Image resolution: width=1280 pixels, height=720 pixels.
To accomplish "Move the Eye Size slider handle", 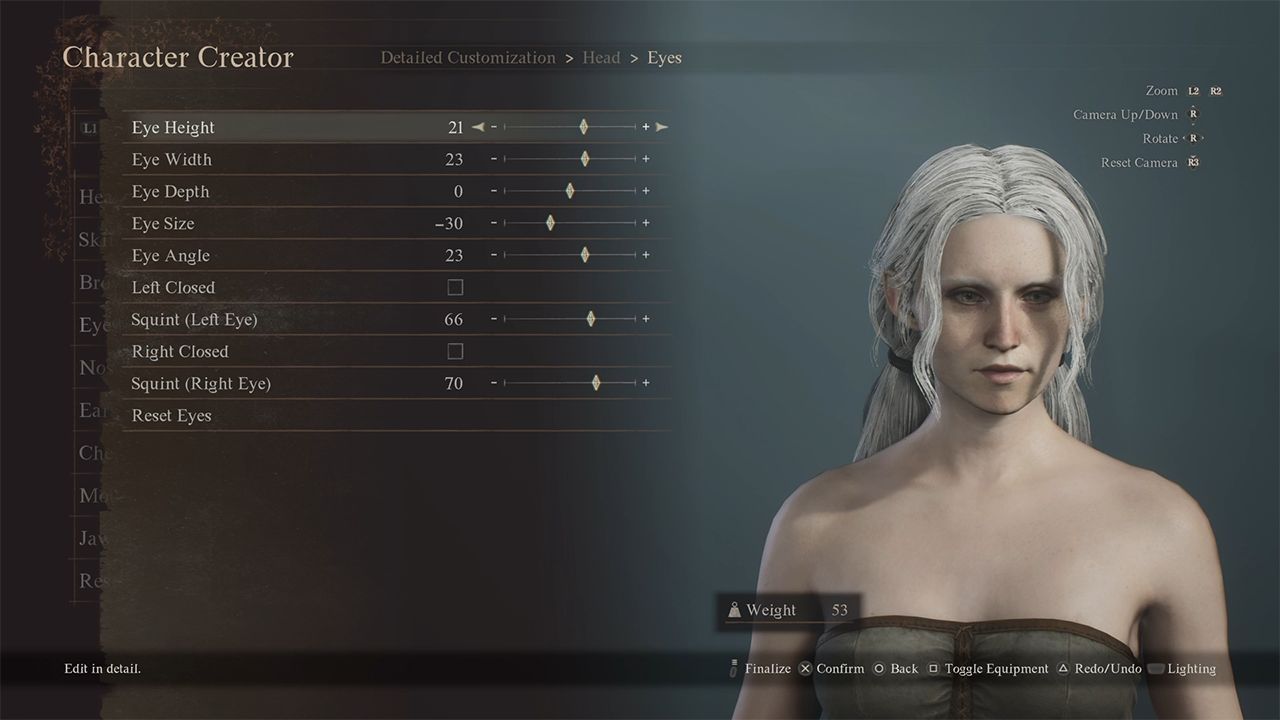I will click(550, 223).
